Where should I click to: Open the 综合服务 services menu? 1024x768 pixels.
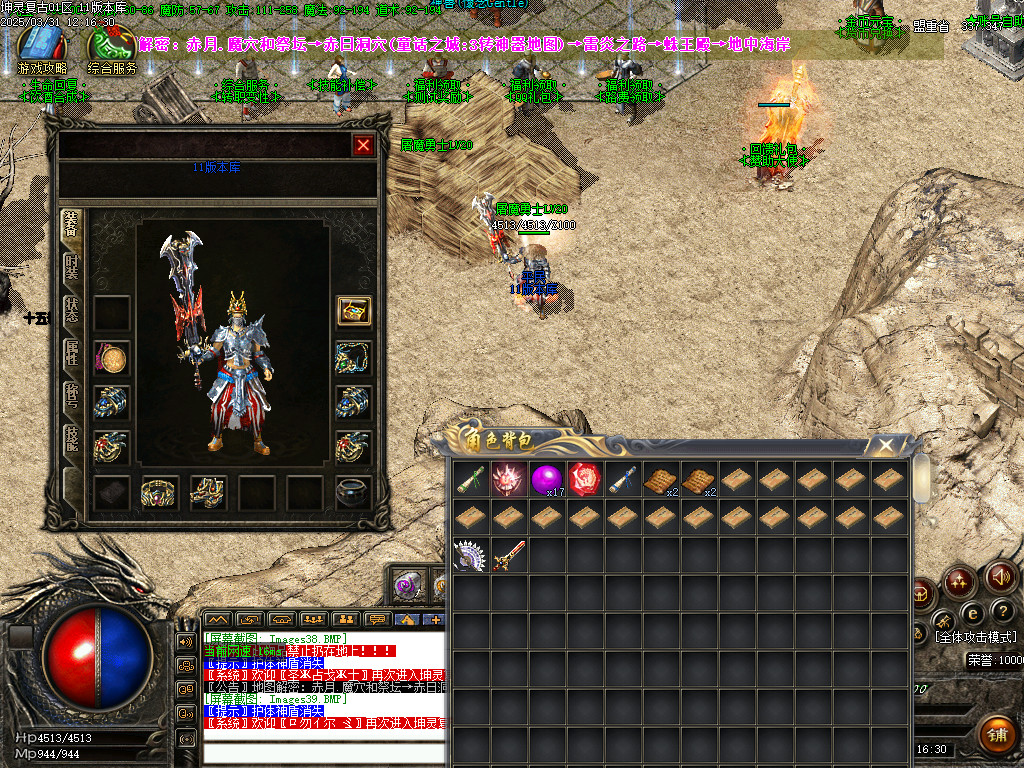(112, 48)
